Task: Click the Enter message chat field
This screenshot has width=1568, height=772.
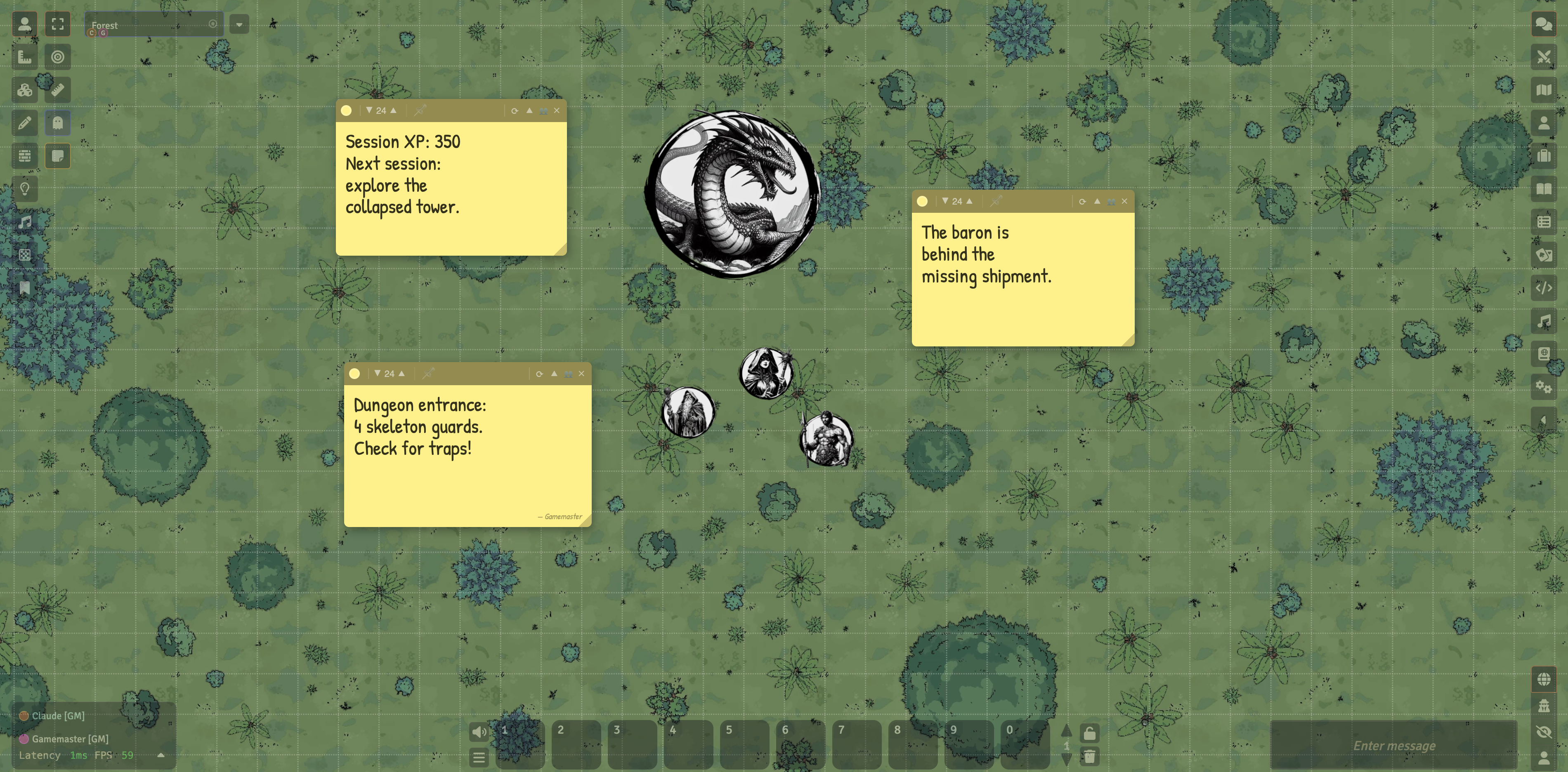Action: coord(1394,745)
